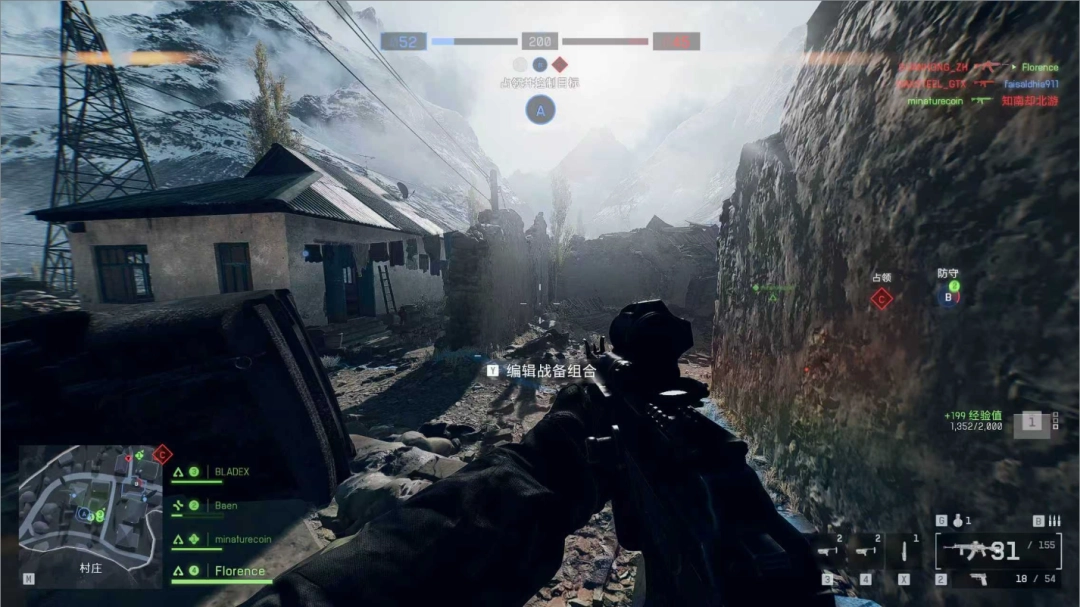Click the fire mode bullets icon
This screenshot has height=607, width=1080.
tap(1052, 521)
